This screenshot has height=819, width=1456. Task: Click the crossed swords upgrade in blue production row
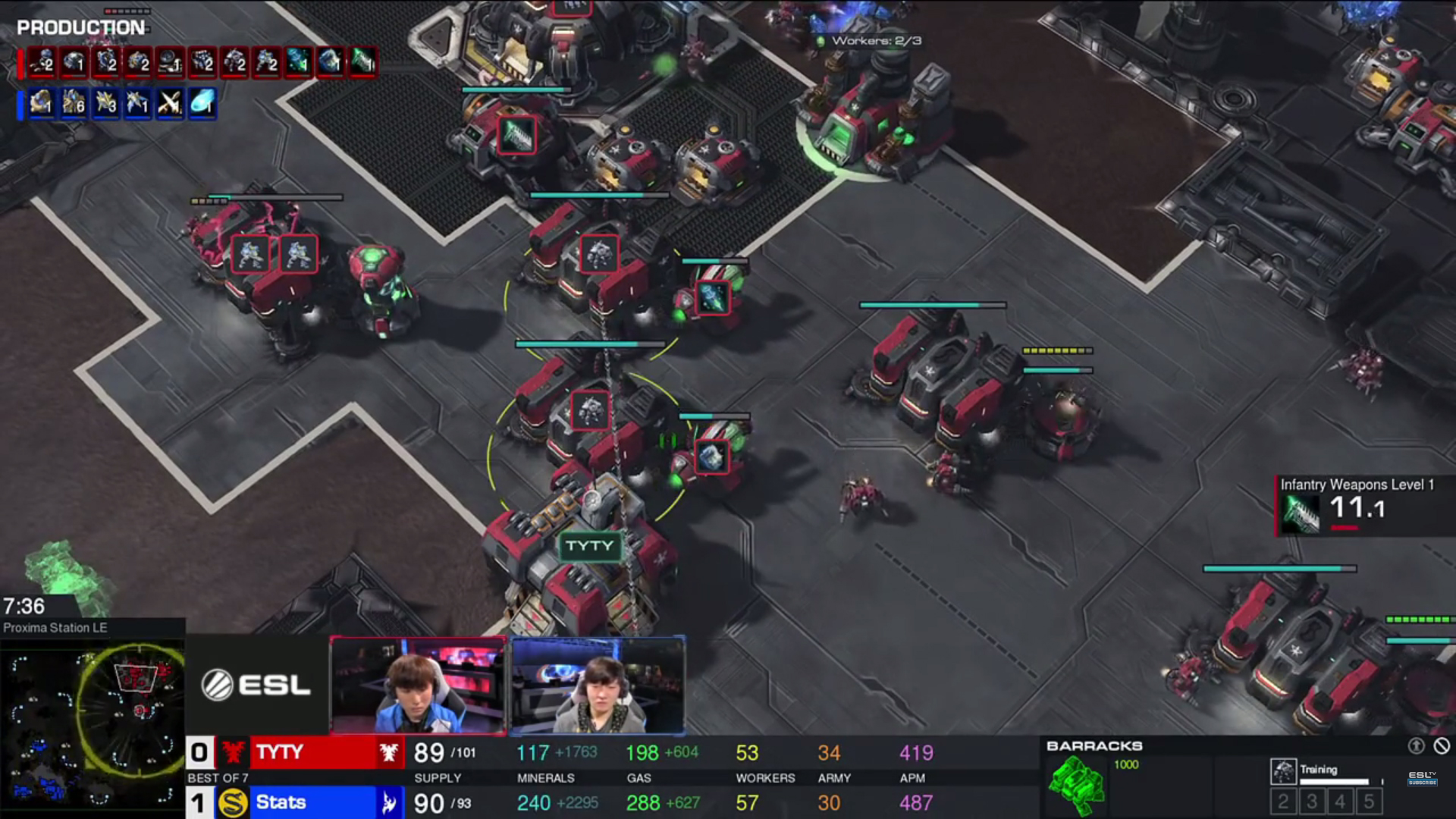[x=169, y=103]
